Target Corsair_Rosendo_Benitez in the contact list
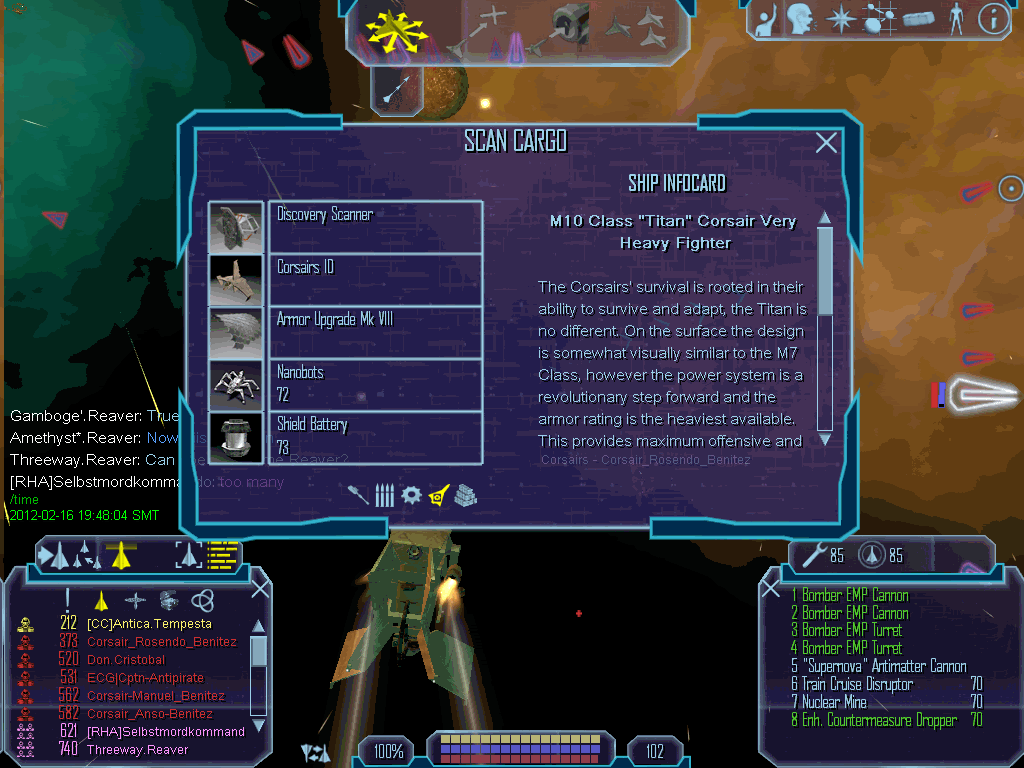 162,642
